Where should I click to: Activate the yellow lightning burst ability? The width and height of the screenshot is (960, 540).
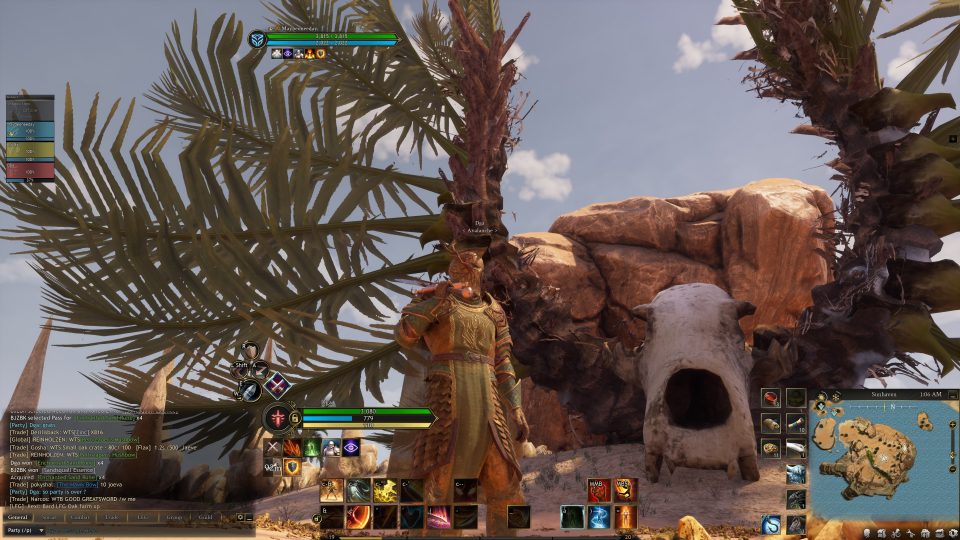pyautogui.click(x=385, y=490)
